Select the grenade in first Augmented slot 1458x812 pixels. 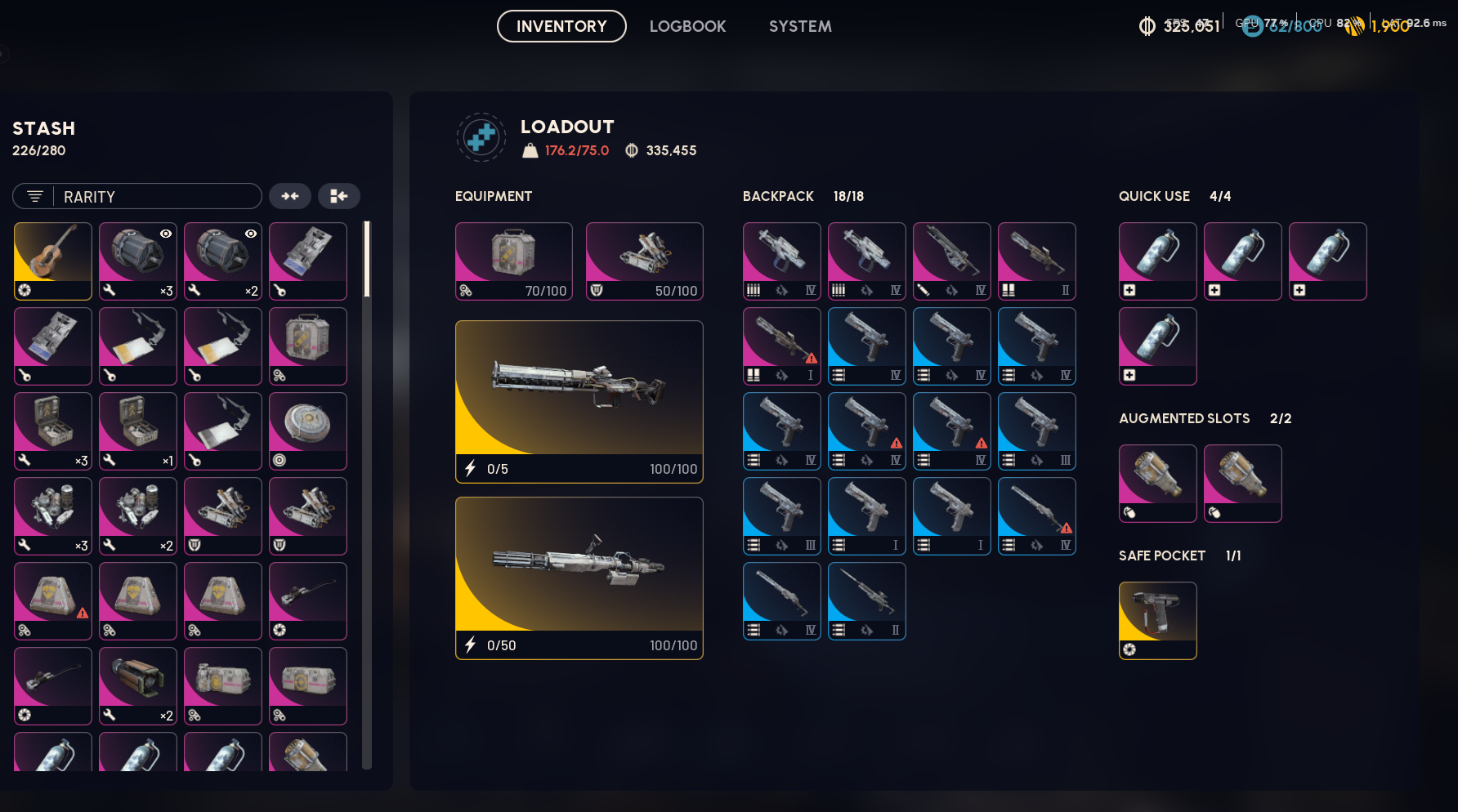(1157, 483)
